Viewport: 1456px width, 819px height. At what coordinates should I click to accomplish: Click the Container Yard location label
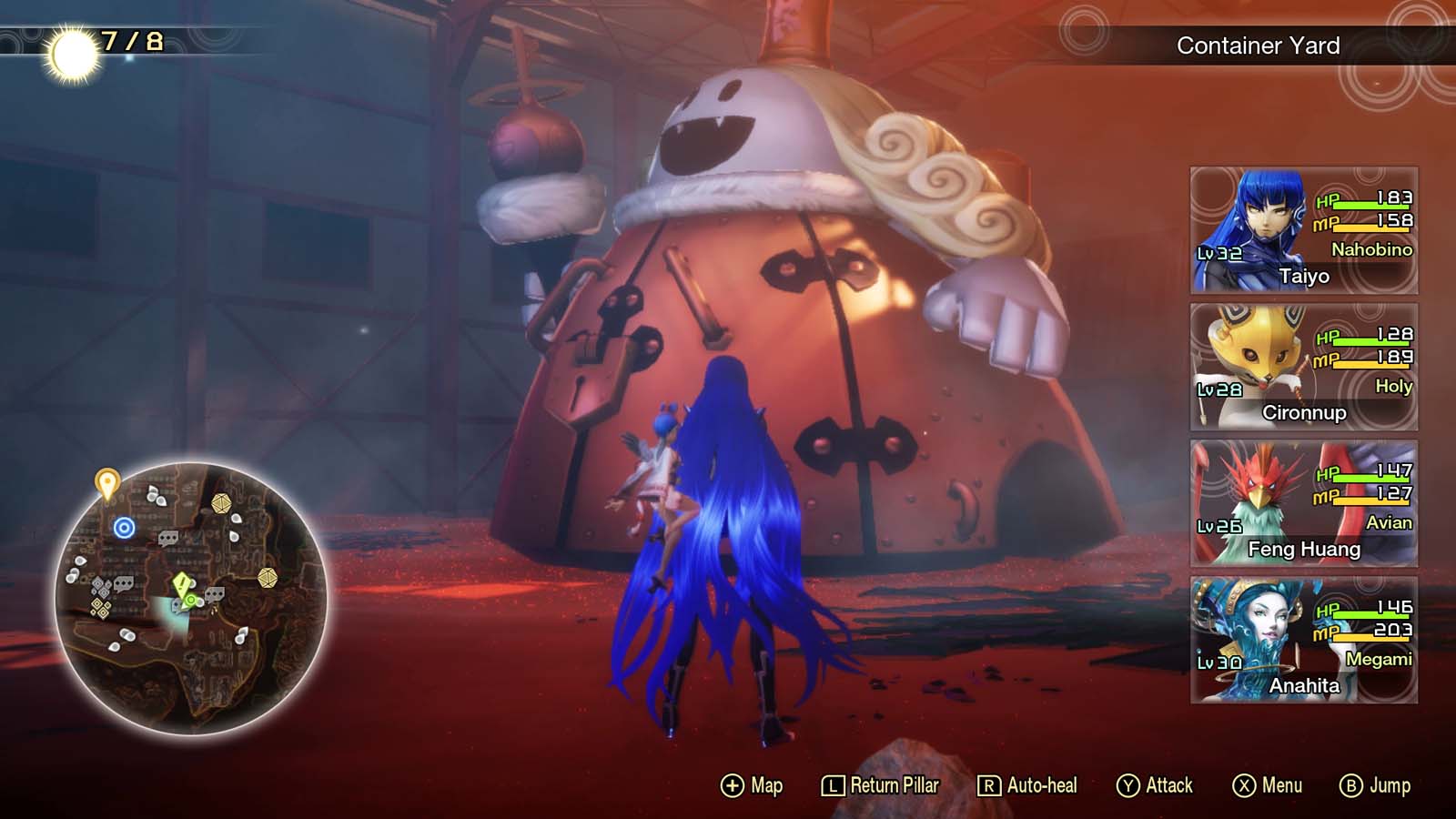(x=1259, y=44)
